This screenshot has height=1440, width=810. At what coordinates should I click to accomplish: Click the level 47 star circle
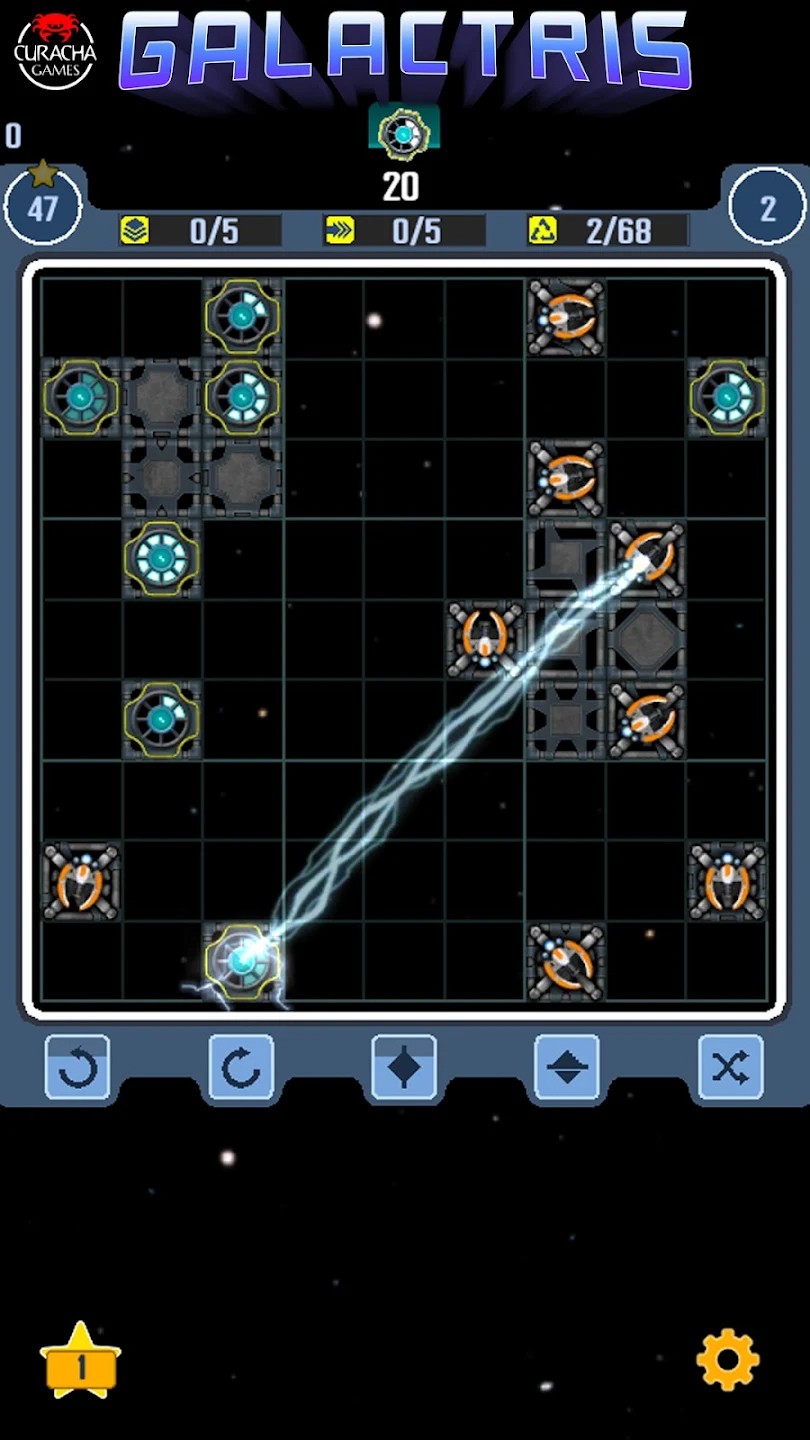pyautogui.click(x=43, y=207)
